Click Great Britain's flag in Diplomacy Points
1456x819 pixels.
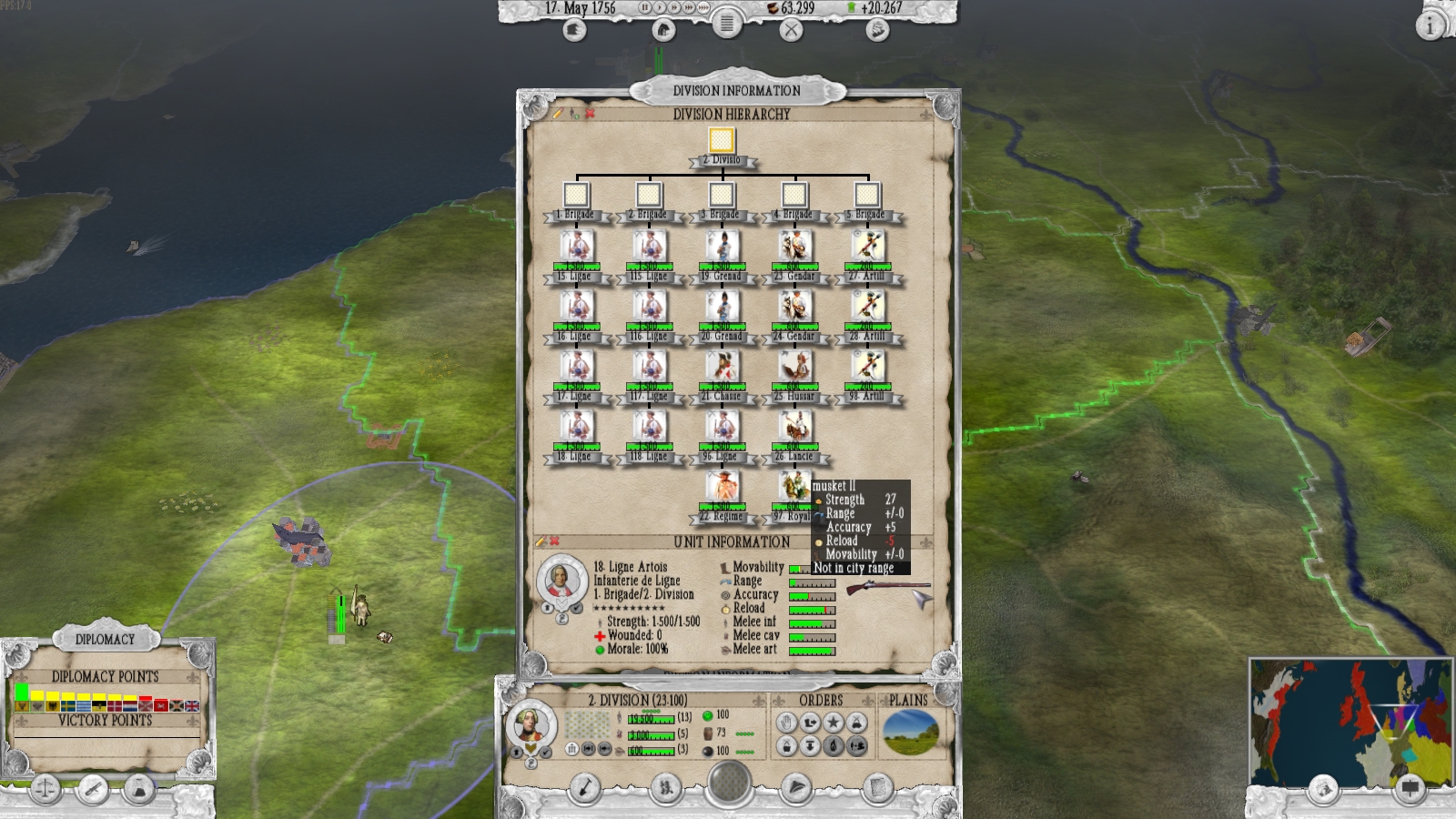coord(192,706)
